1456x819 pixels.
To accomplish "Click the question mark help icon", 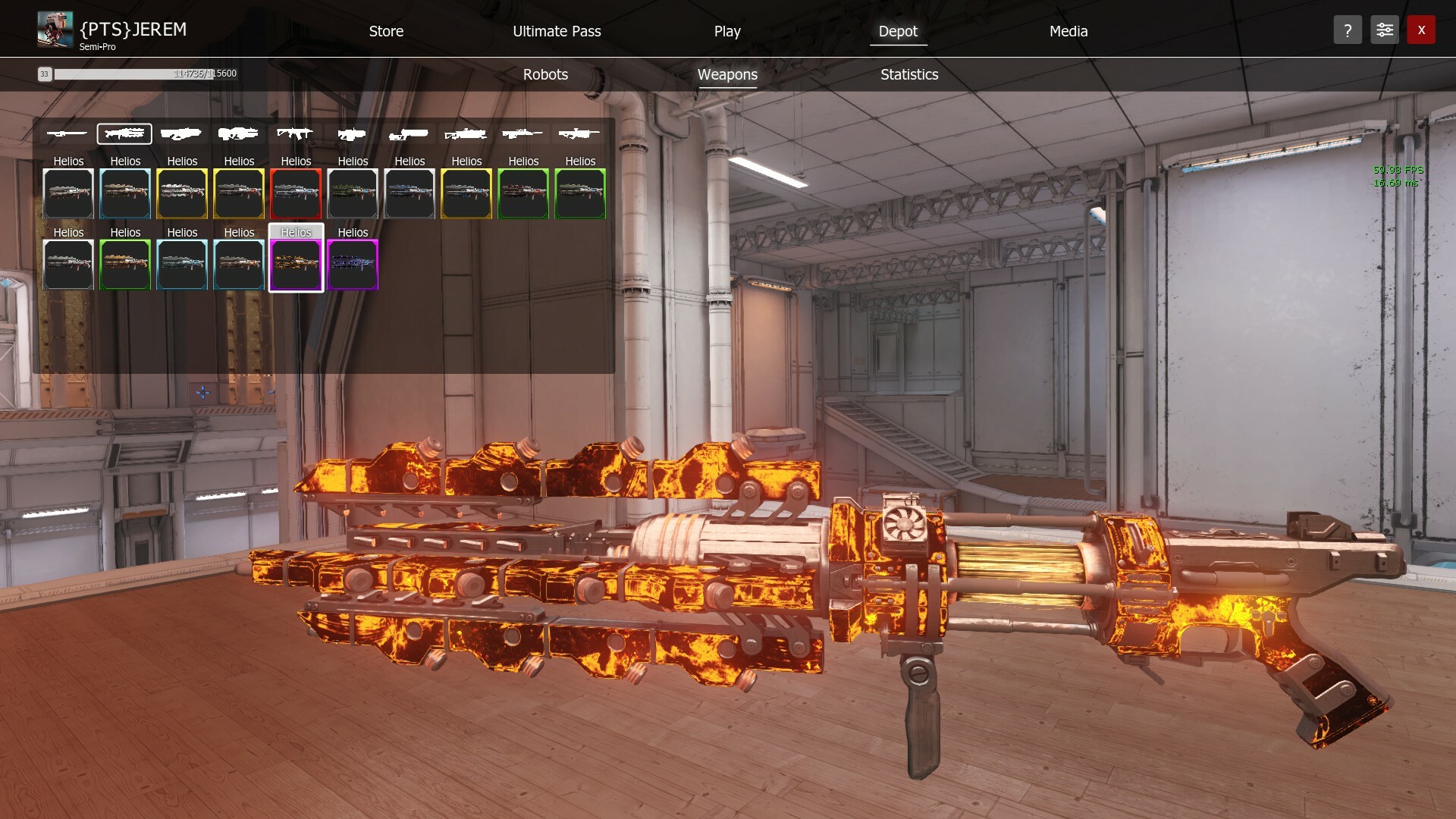I will tap(1348, 30).
